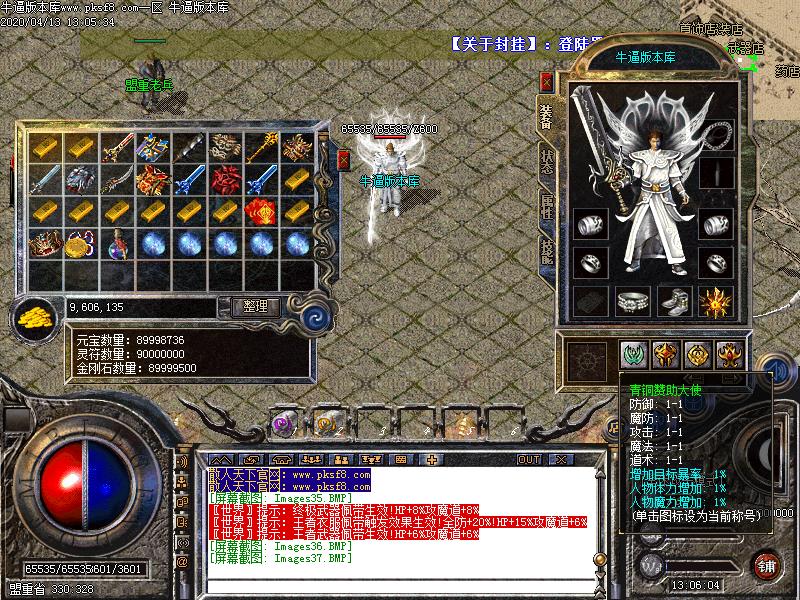
Task: Click the chat message input field
Action: (400, 587)
